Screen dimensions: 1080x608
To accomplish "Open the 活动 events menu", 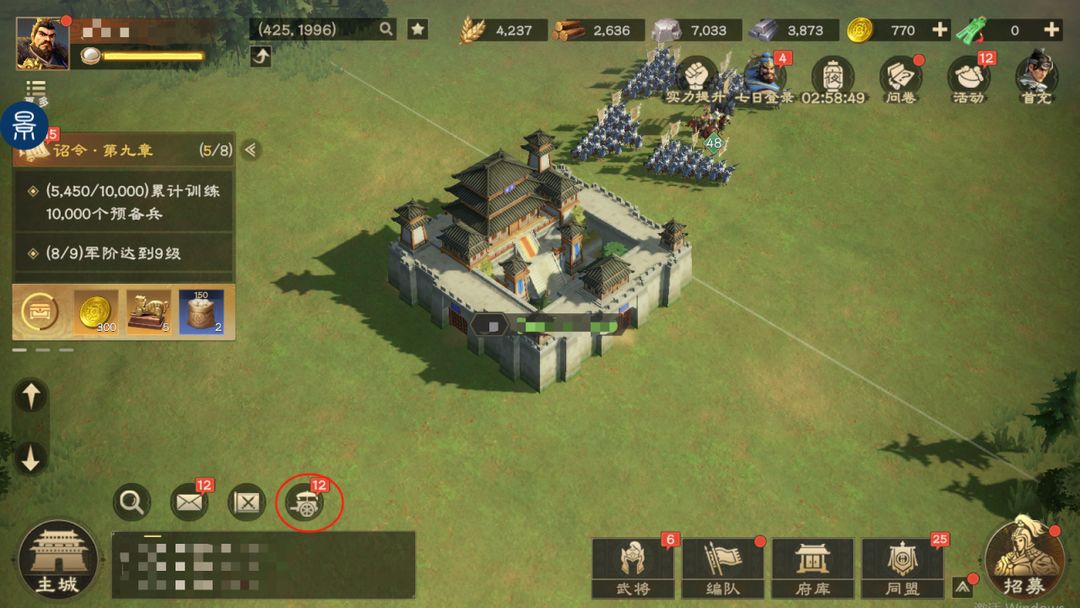I will (x=967, y=77).
